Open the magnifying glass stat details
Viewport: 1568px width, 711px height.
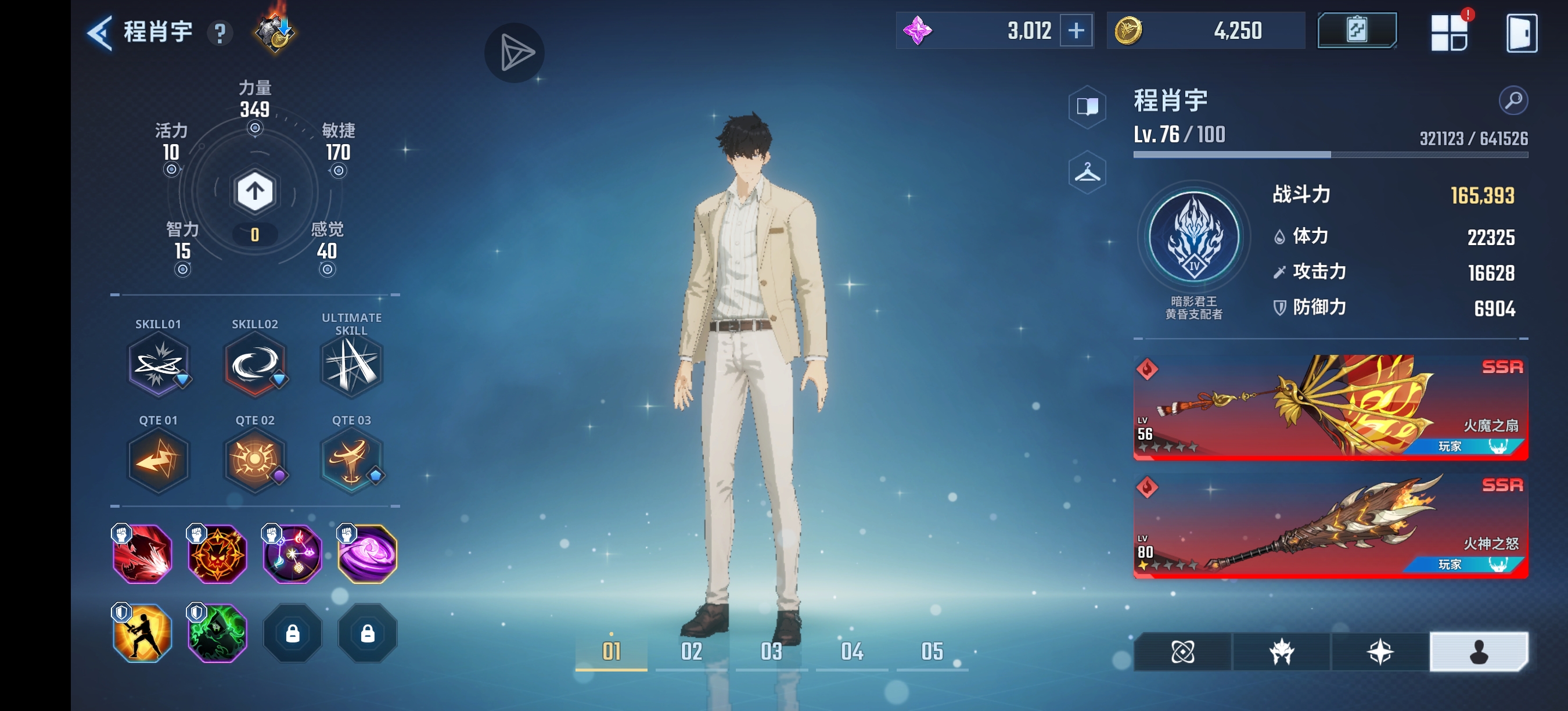click(1513, 100)
